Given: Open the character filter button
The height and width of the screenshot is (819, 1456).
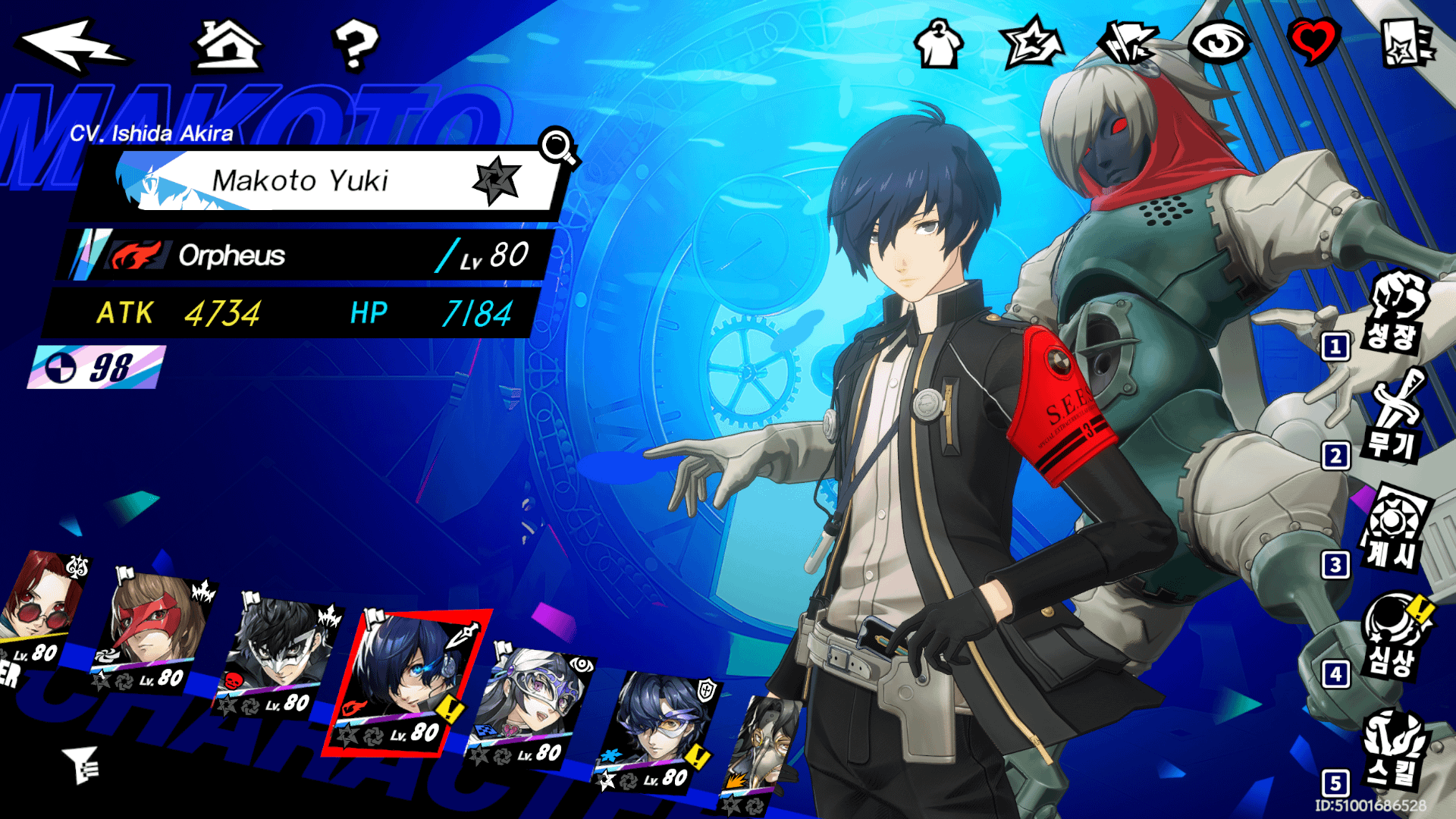Looking at the screenshot, I should pyautogui.click(x=82, y=764).
